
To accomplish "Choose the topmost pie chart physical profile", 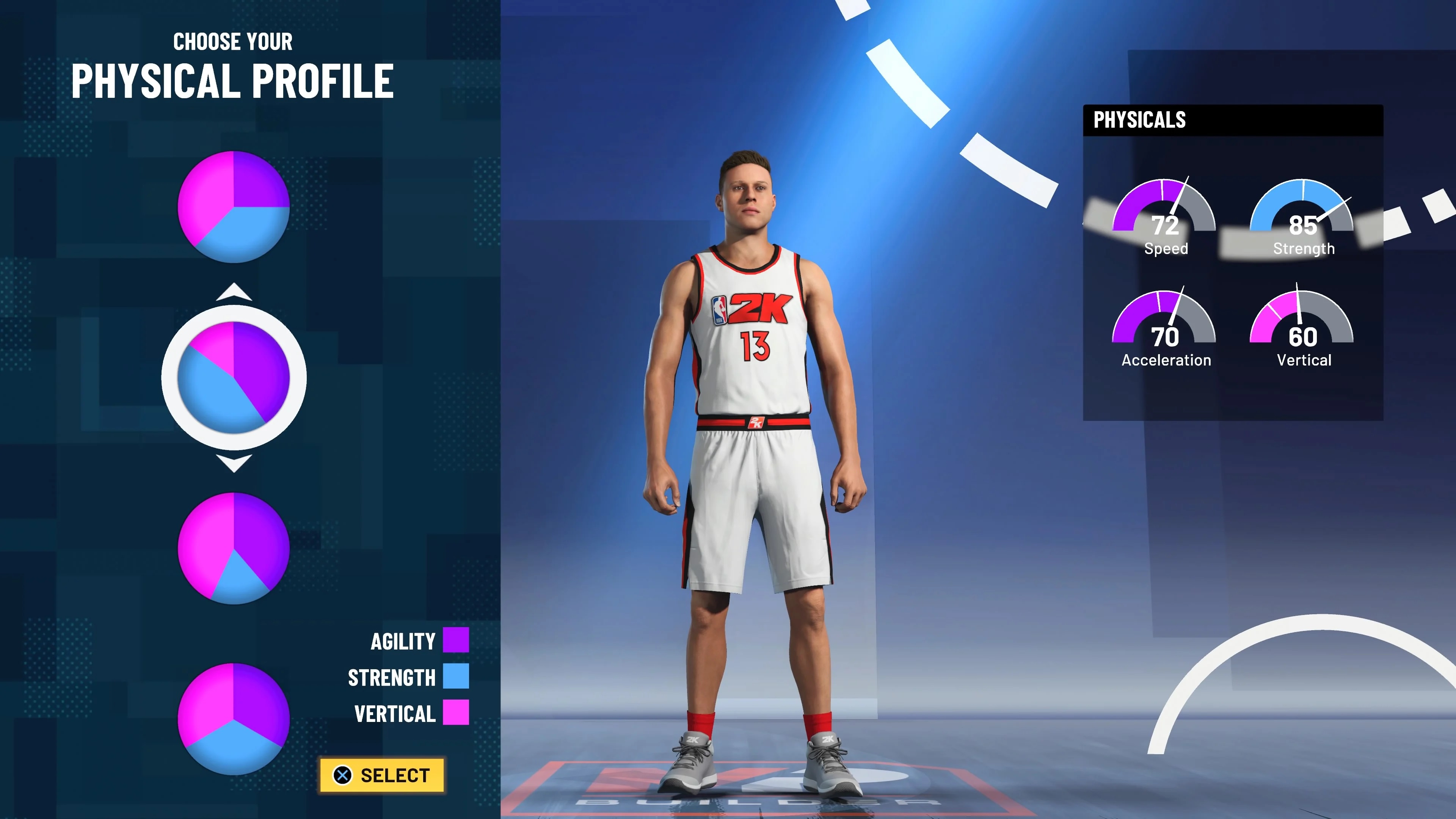I will coord(234,207).
